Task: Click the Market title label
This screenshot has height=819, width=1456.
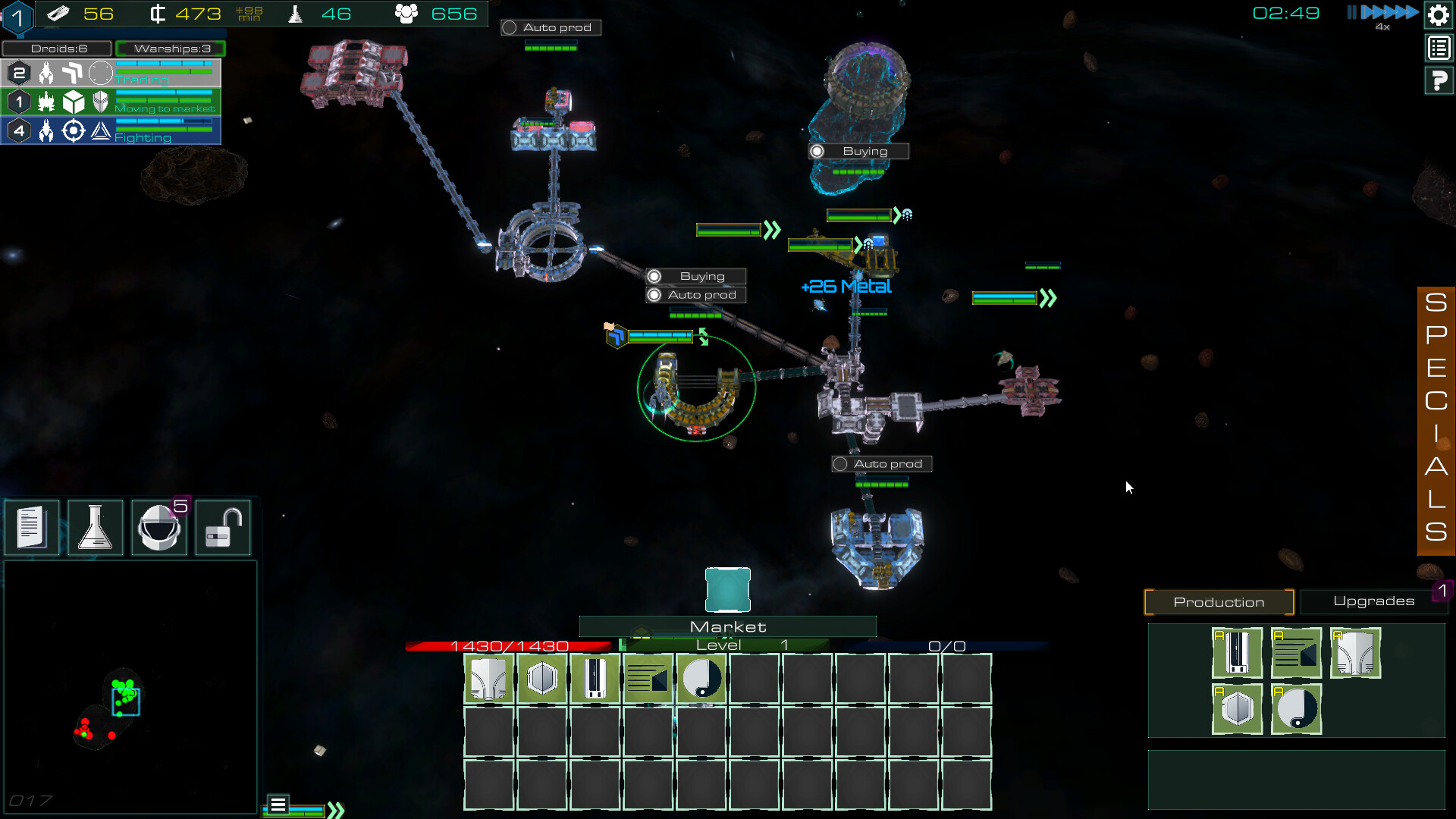Action: (726, 626)
